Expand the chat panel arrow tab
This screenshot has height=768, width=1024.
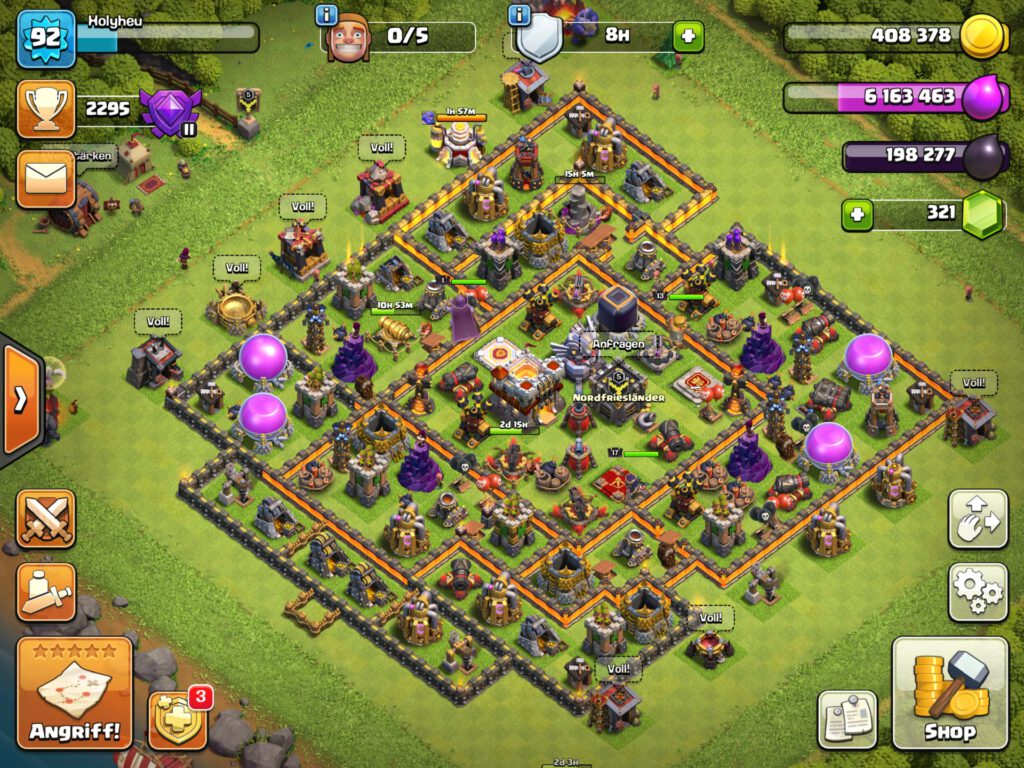pyautogui.click(x=20, y=400)
